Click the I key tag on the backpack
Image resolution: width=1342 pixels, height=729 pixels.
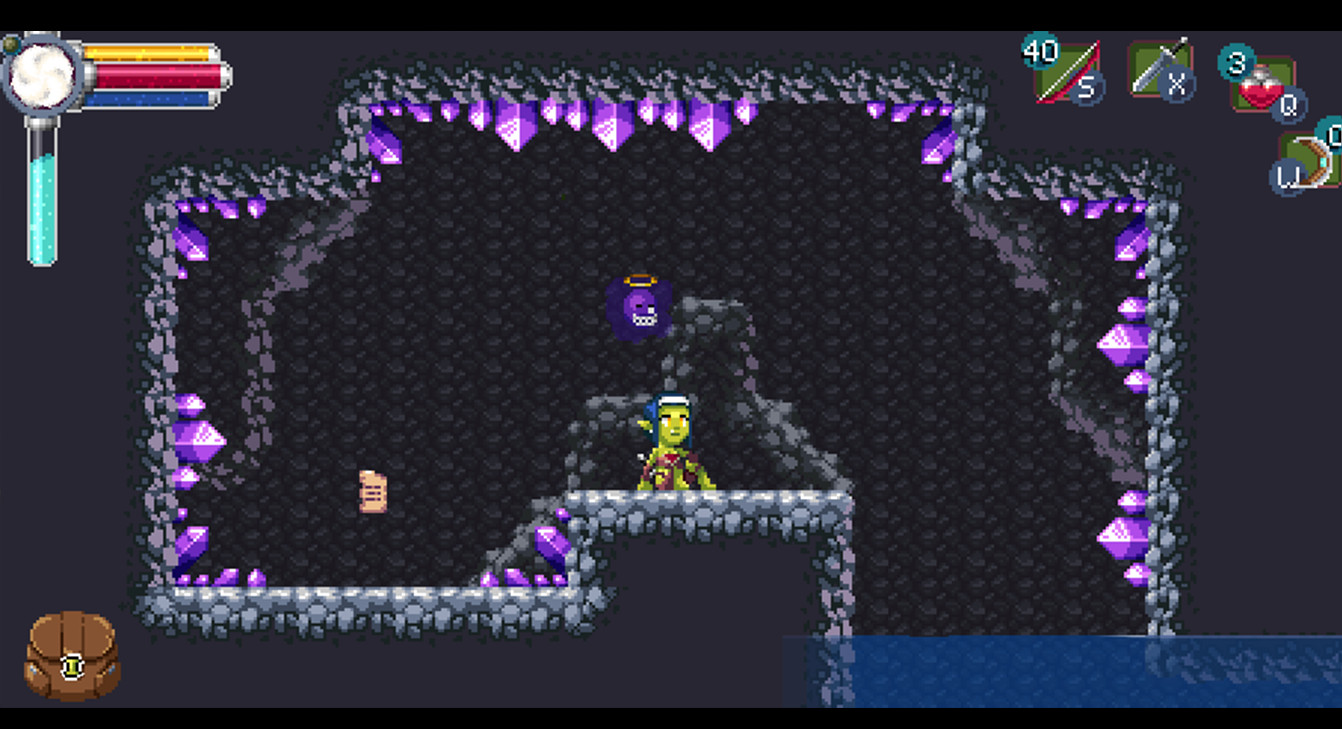(x=74, y=666)
